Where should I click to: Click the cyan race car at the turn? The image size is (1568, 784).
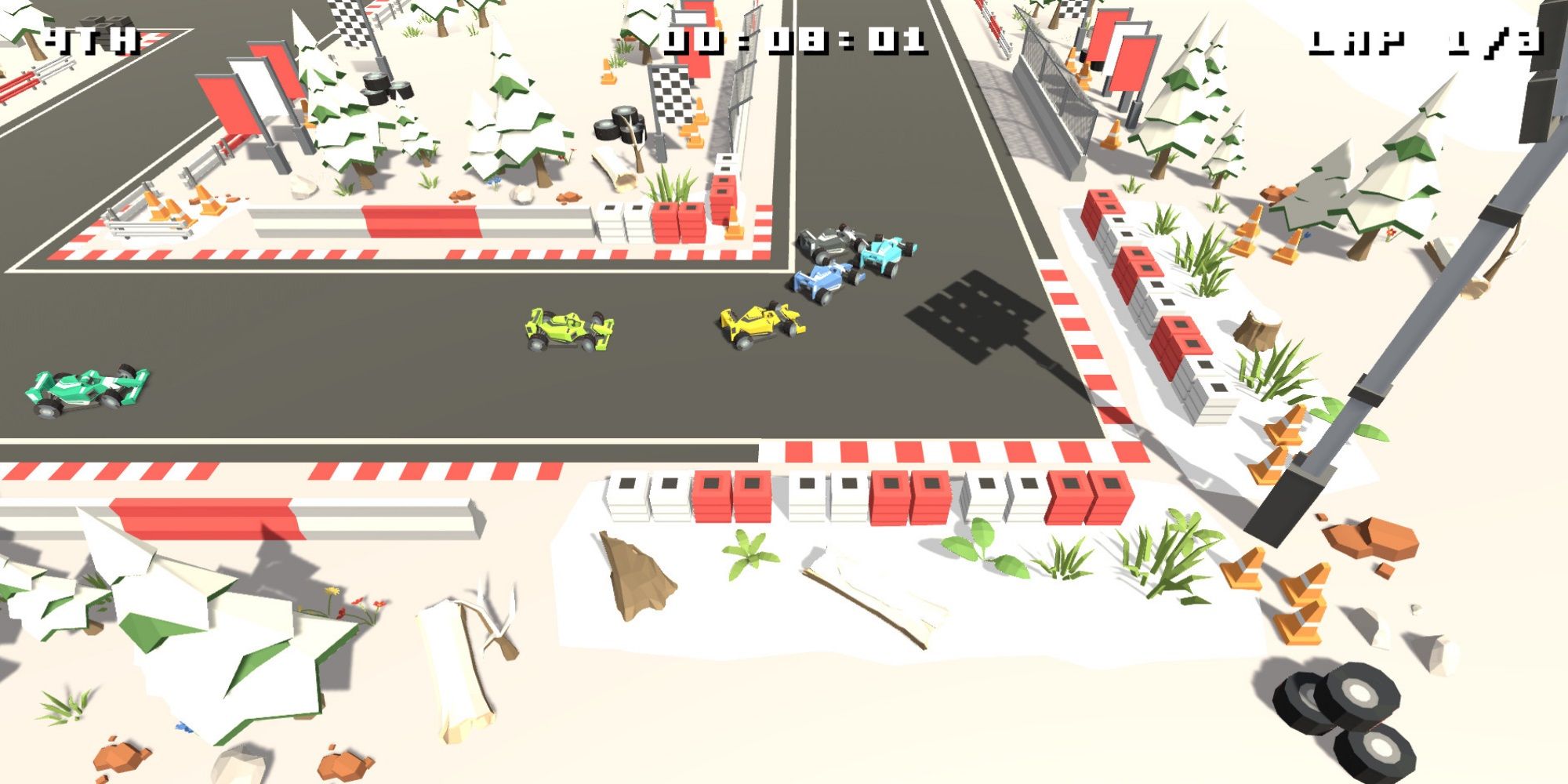tap(886, 255)
